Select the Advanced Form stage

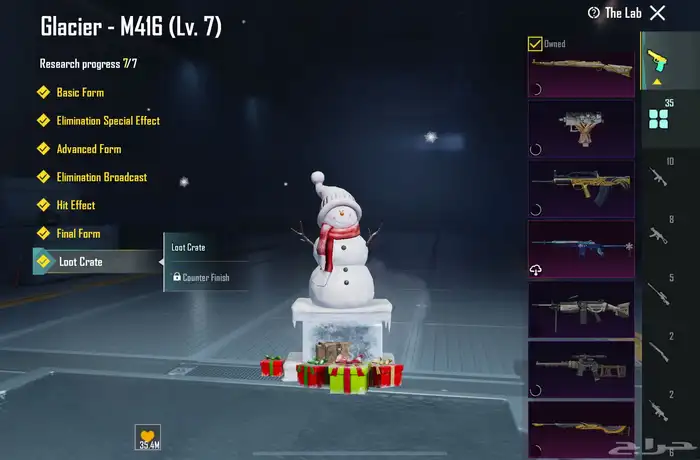pyautogui.click(x=88, y=149)
